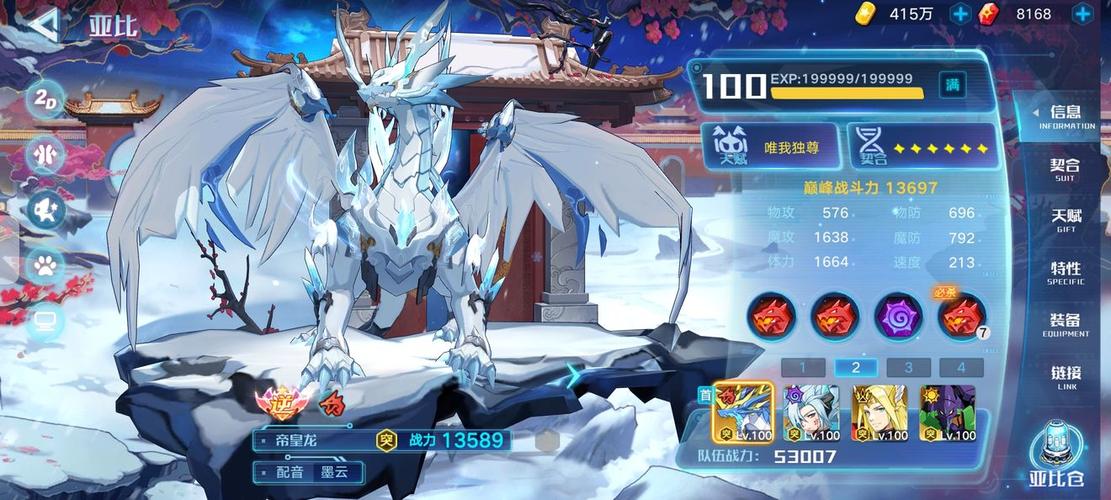Screen dimensions: 1111x500
Task: Add red gems with plus button
Action: 1082,14
